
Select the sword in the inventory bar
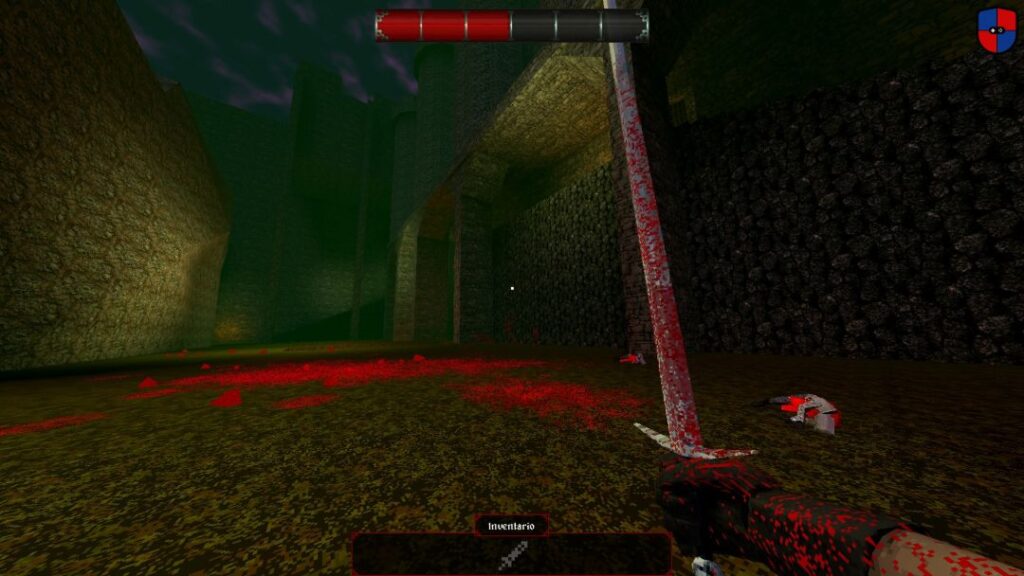point(512,554)
